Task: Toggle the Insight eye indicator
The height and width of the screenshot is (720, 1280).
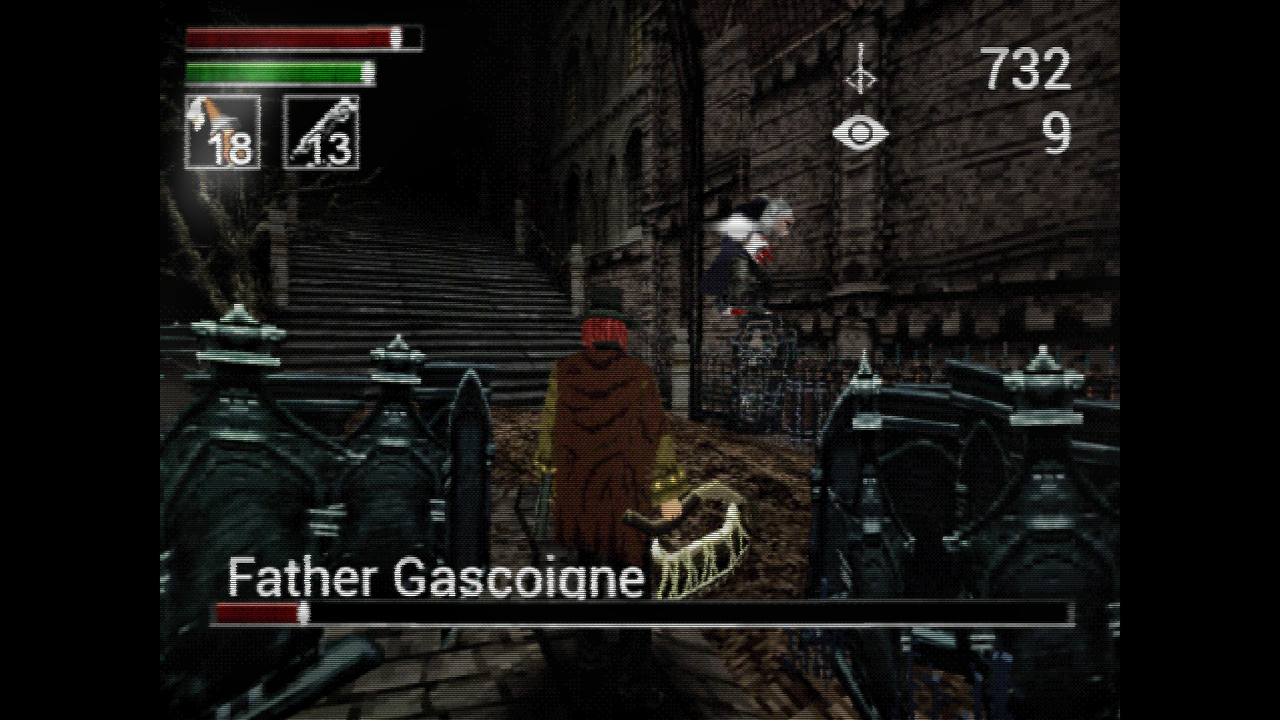Action: pyautogui.click(x=860, y=131)
